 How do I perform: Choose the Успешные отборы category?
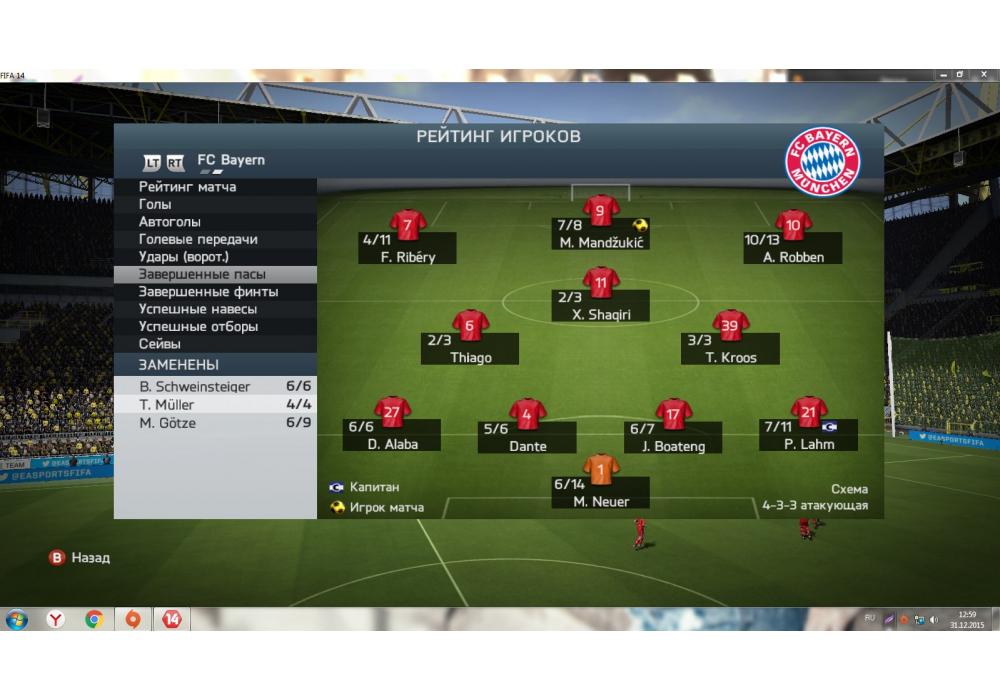click(x=198, y=327)
